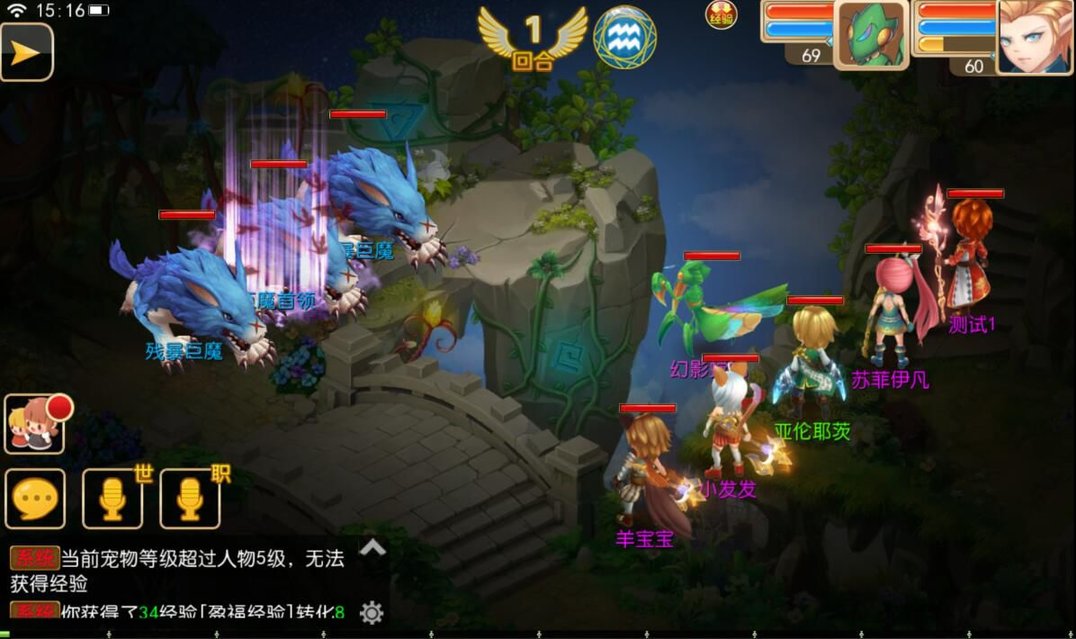1076x639 pixels.
Task: Activate the 职 class voice microphone
Action: [190, 498]
